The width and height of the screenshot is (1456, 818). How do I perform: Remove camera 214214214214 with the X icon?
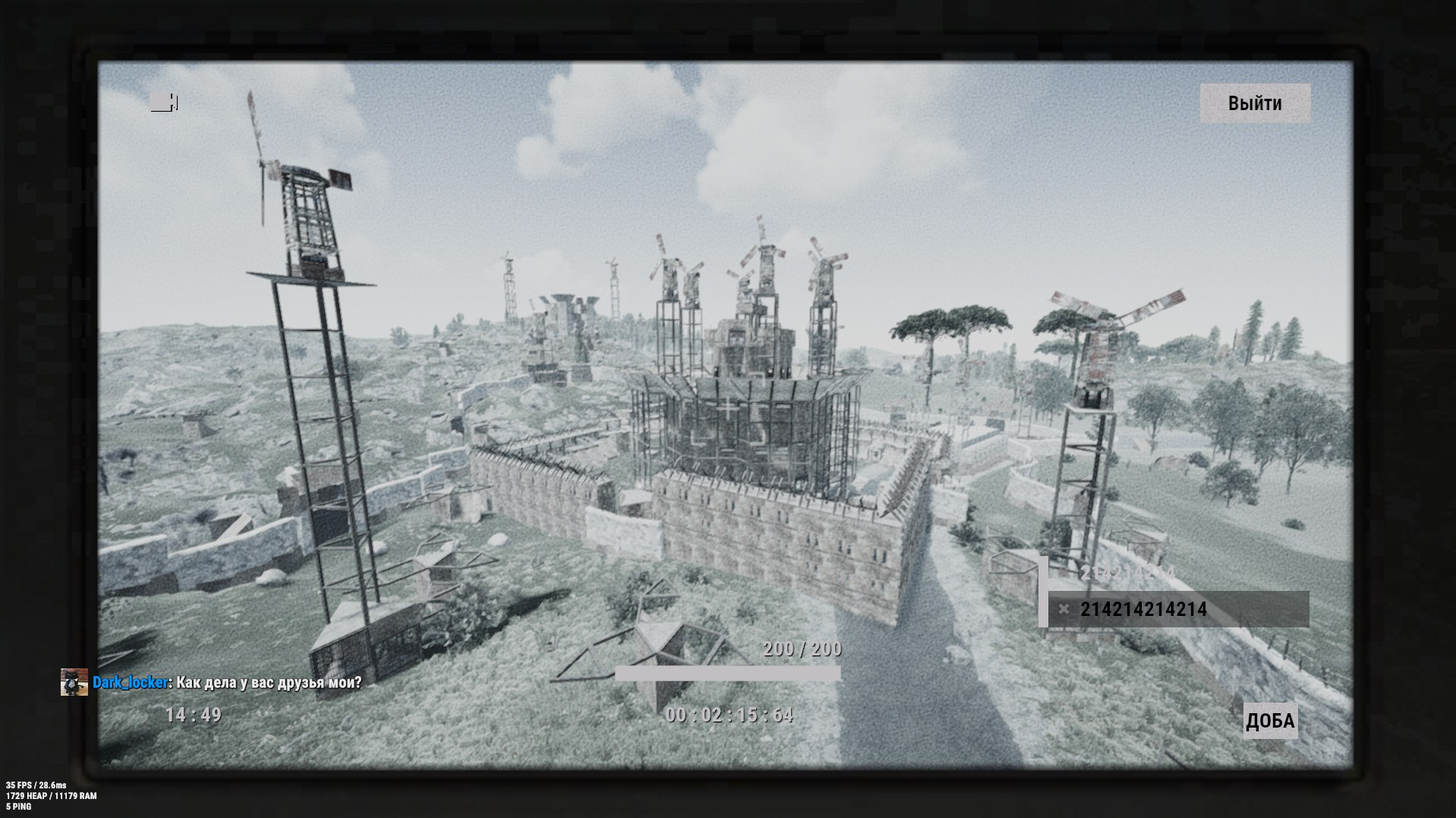pyautogui.click(x=1064, y=609)
